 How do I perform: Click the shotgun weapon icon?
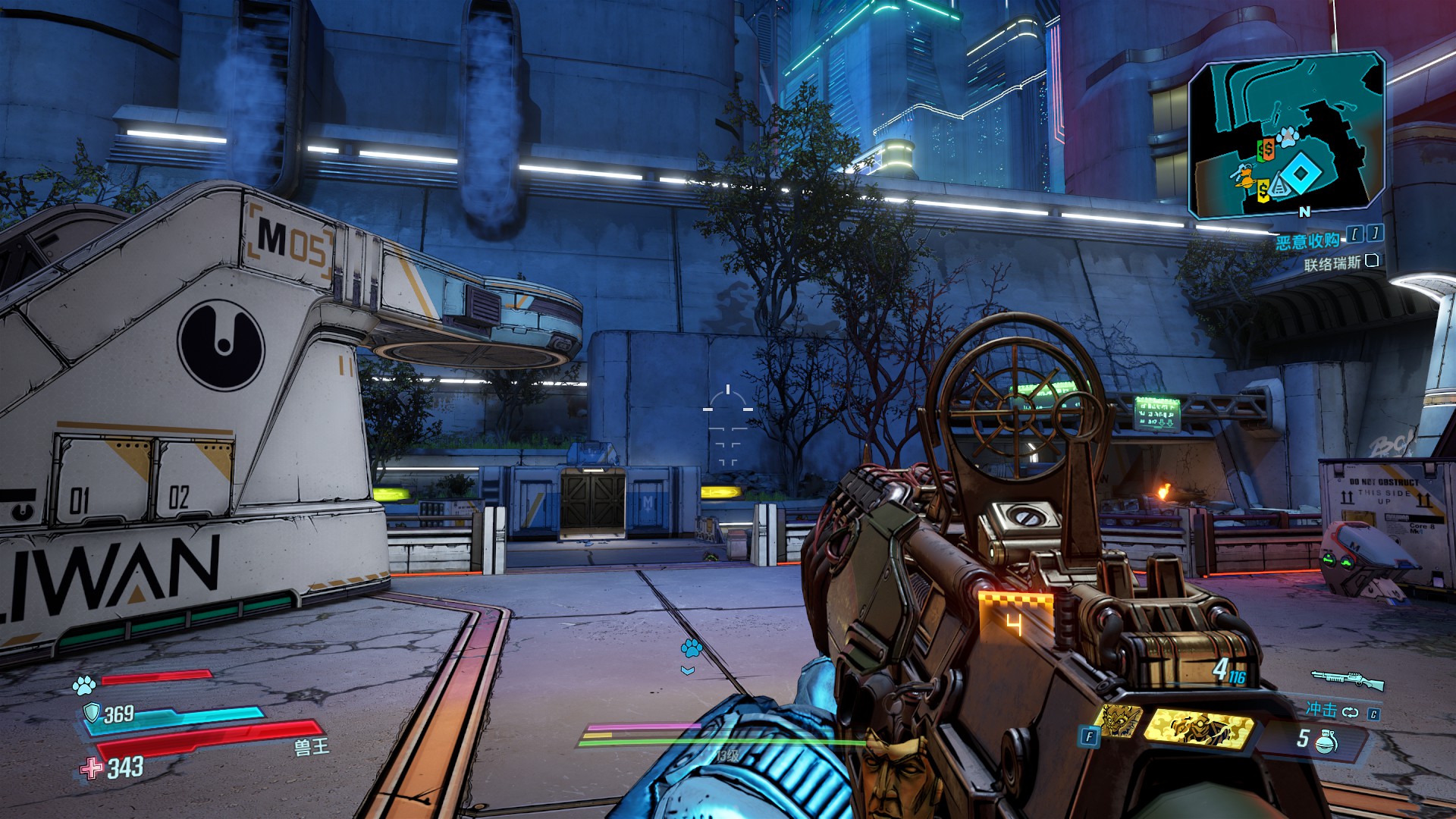pos(1348,679)
